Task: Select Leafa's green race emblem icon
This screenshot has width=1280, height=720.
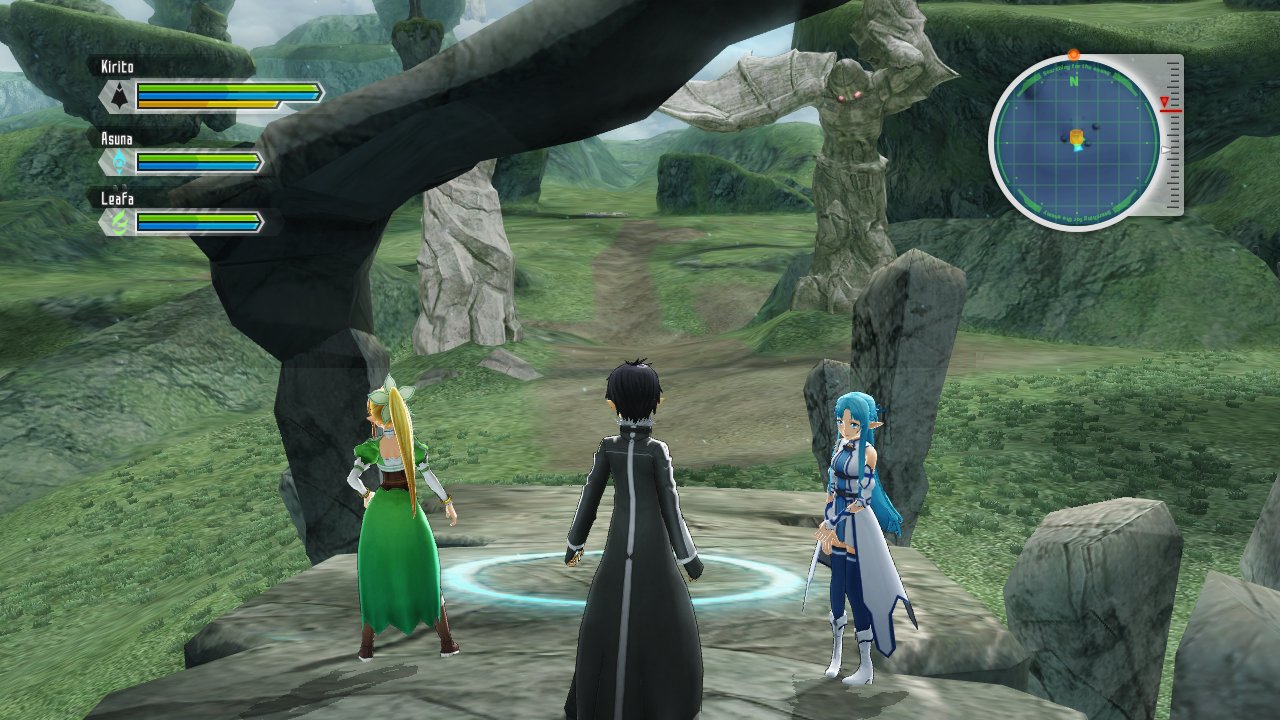Action: coord(120,222)
